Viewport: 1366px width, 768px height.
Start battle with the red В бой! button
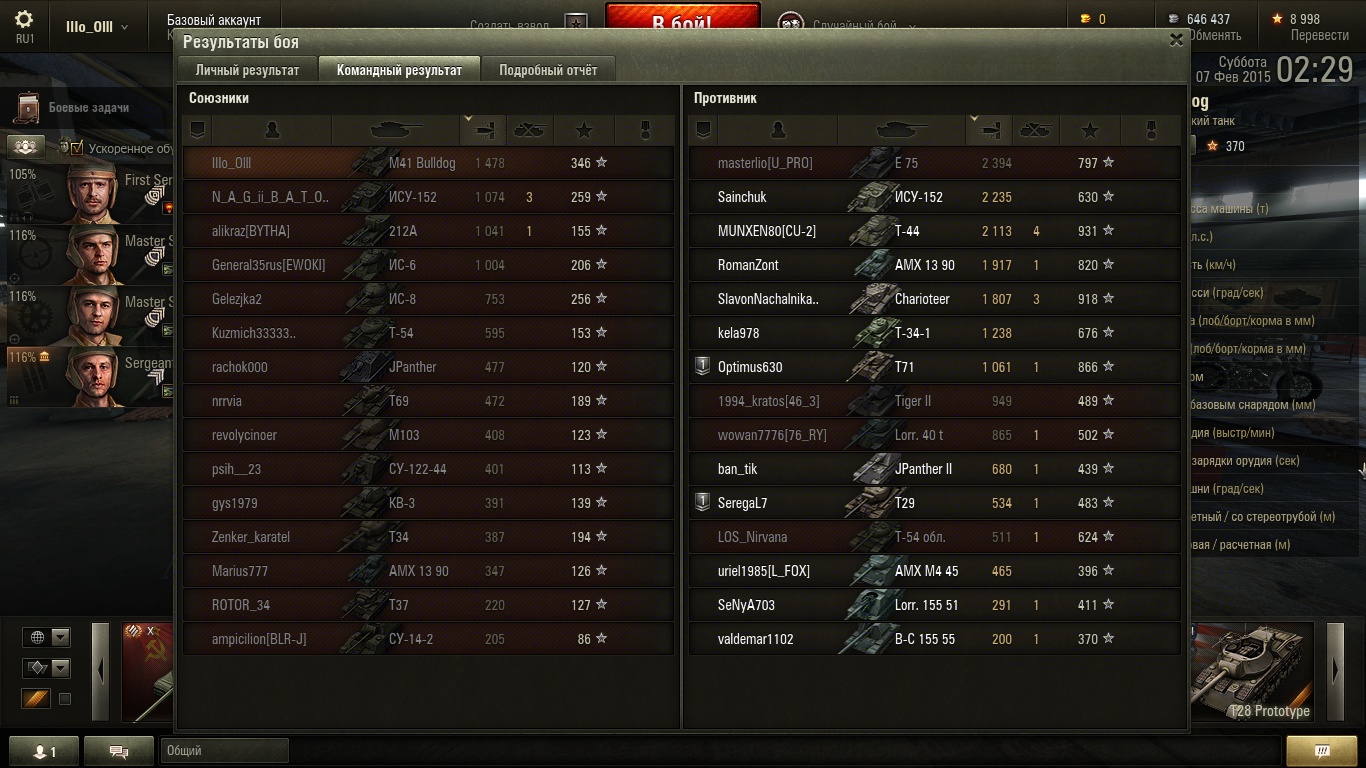pos(682,18)
